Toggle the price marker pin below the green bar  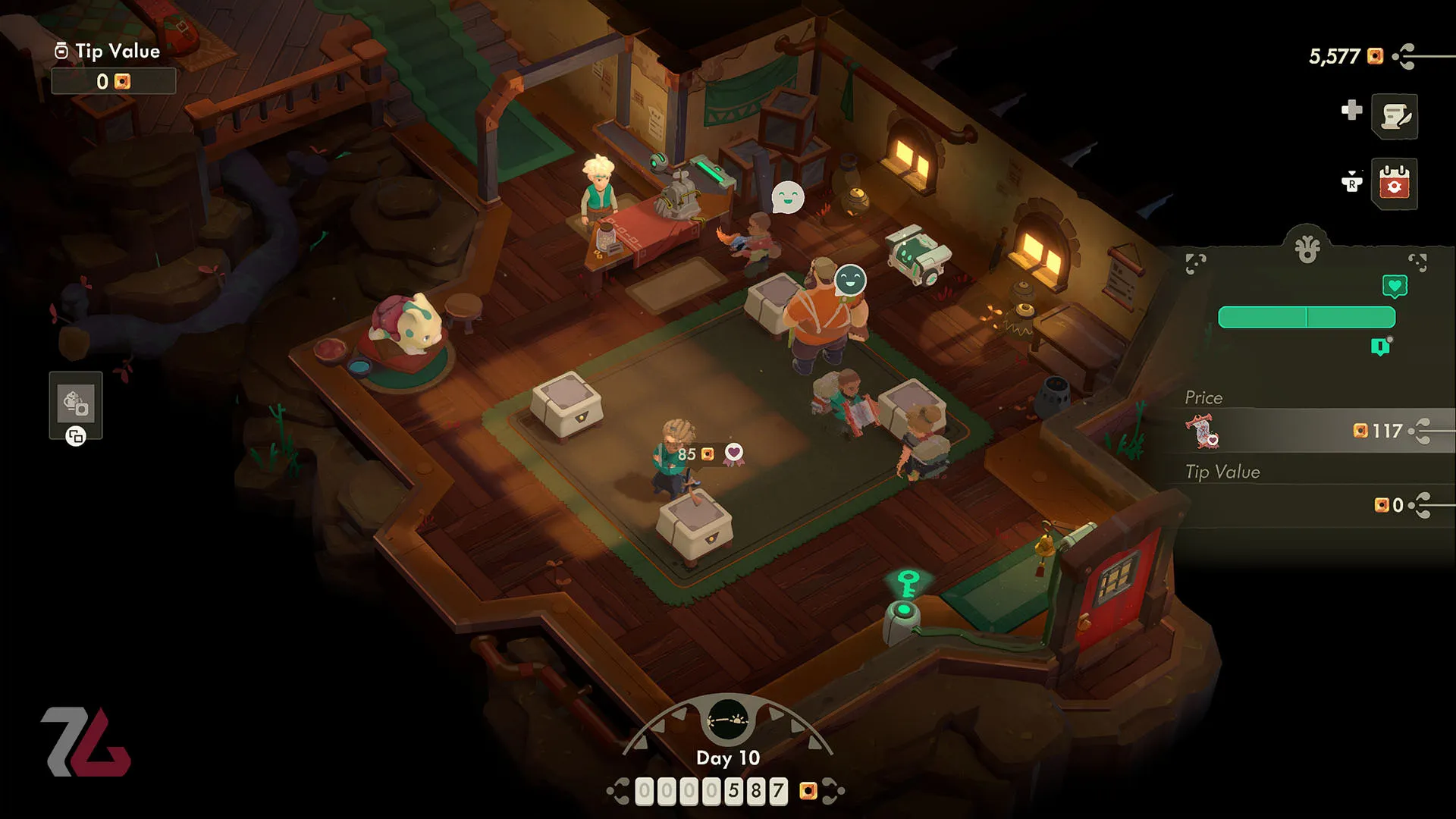(1381, 346)
